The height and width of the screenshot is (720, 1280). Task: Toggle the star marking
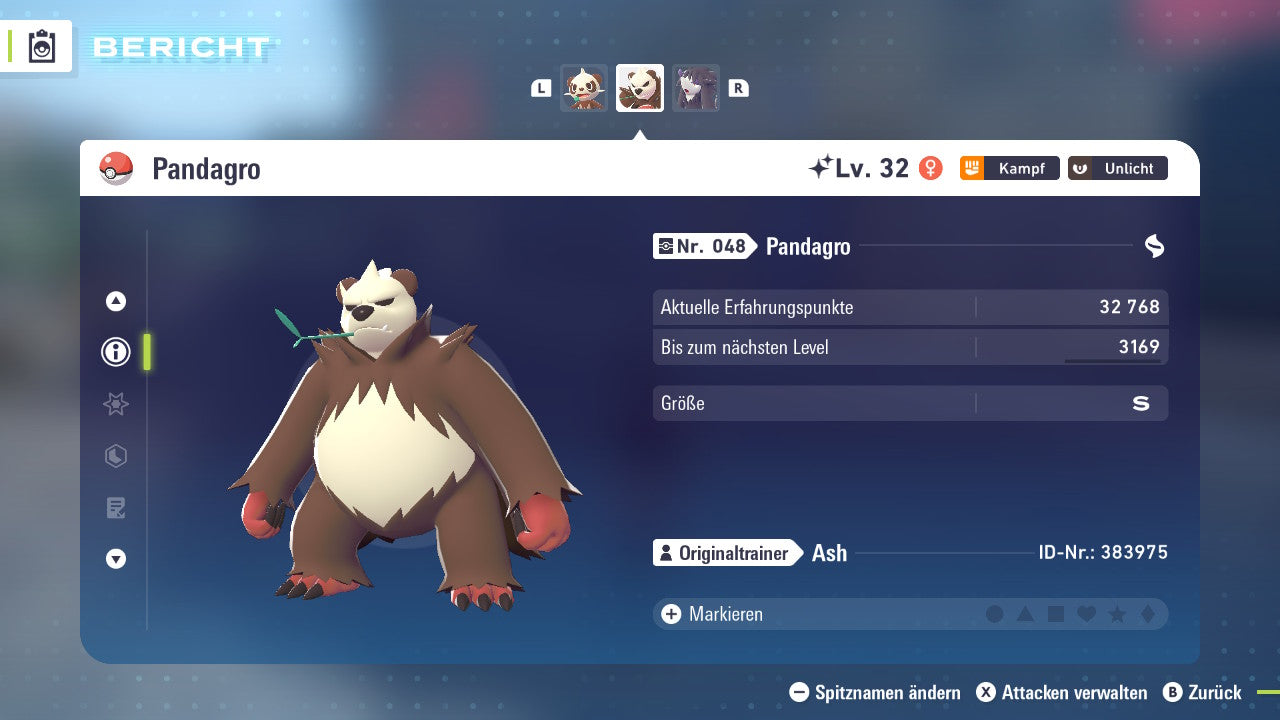1117,614
